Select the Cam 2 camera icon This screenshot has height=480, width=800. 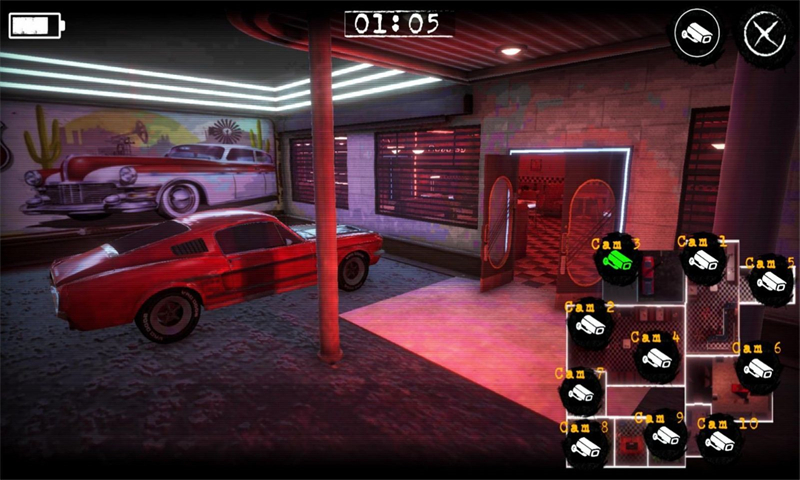(589, 326)
